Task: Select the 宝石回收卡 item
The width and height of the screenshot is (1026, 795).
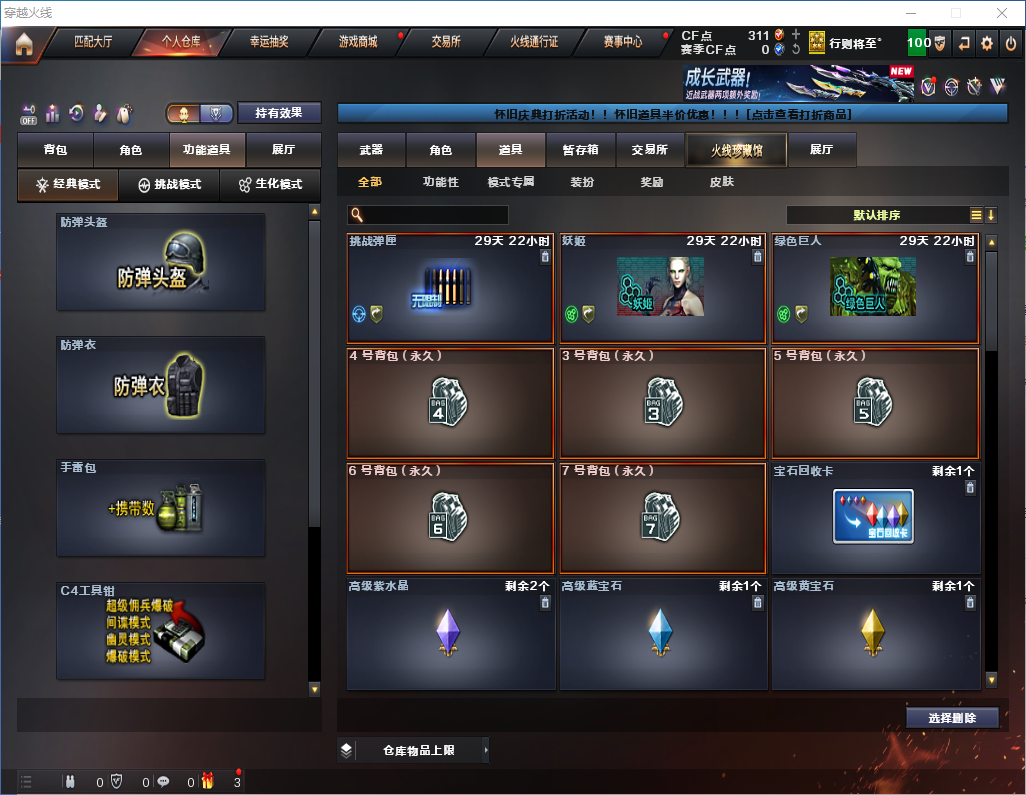Action: pos(873,517)
